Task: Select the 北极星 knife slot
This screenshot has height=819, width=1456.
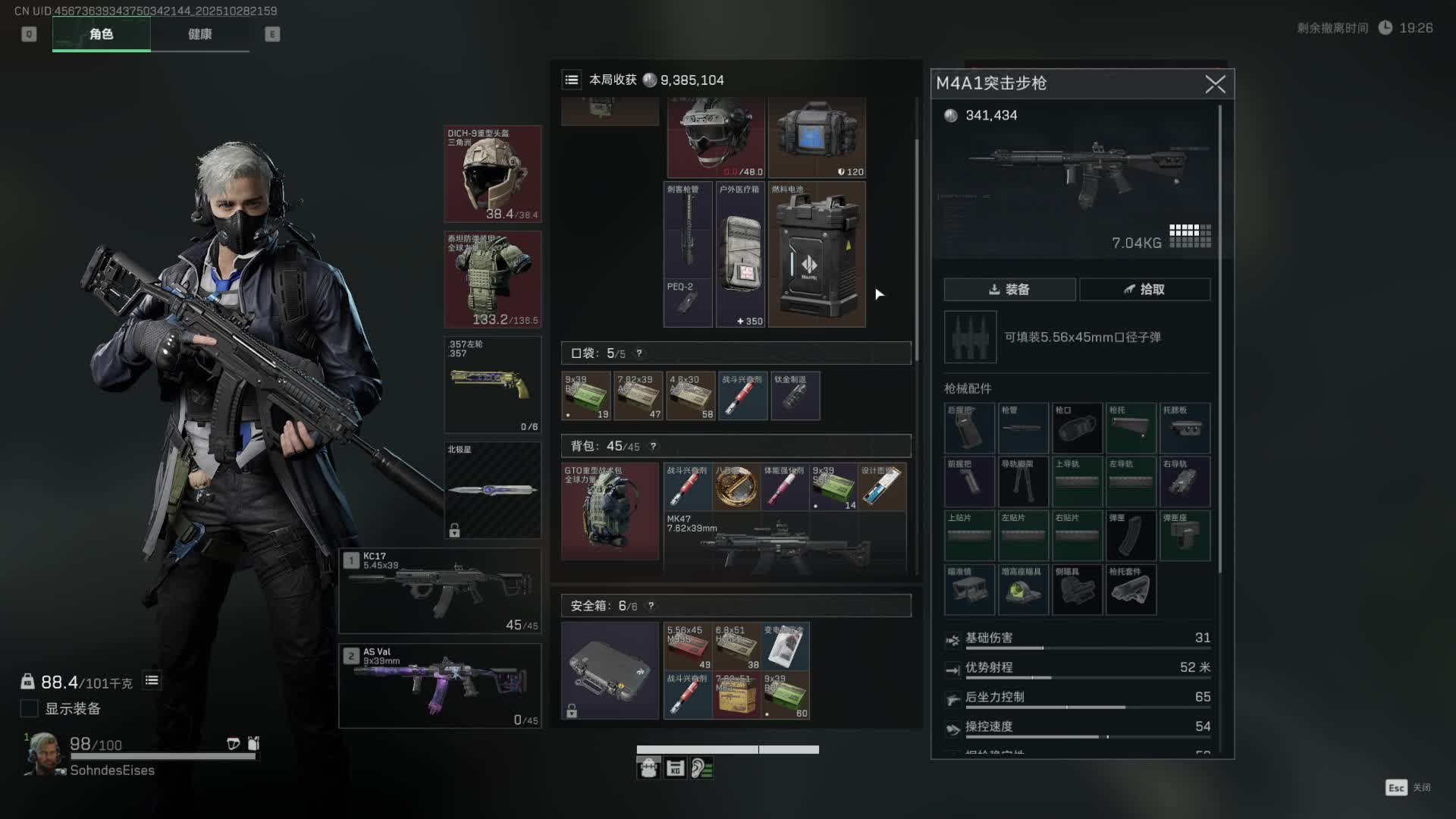Action: pos(493,490)
